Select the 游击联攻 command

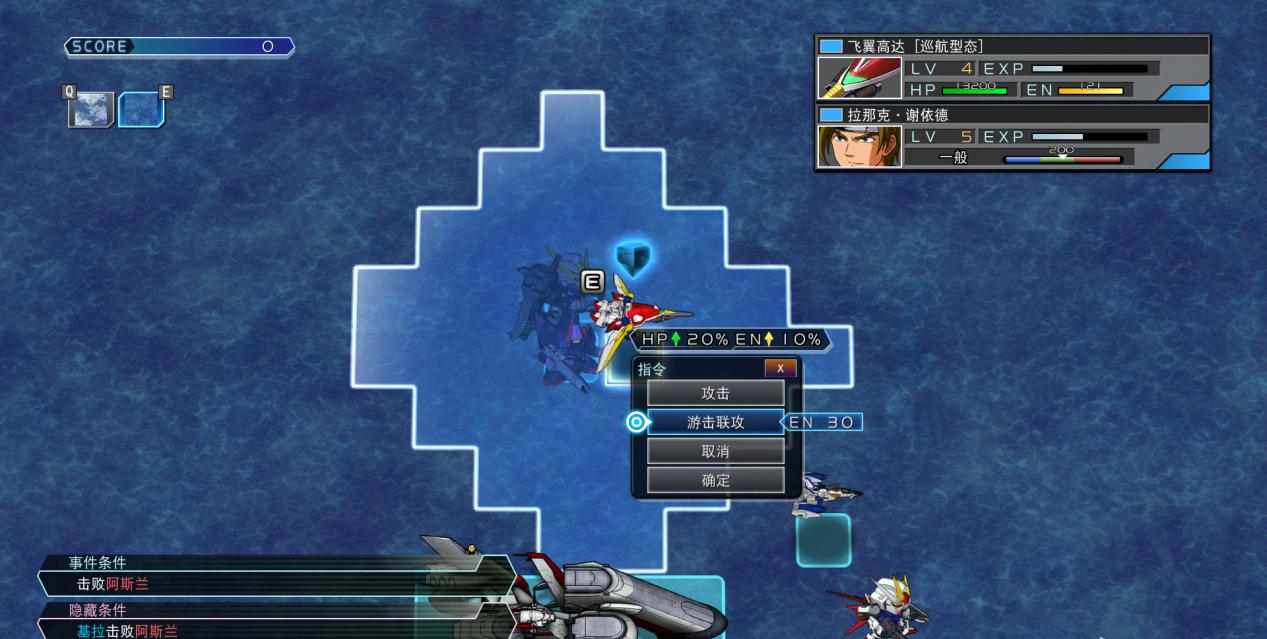[x=715, y=422]
